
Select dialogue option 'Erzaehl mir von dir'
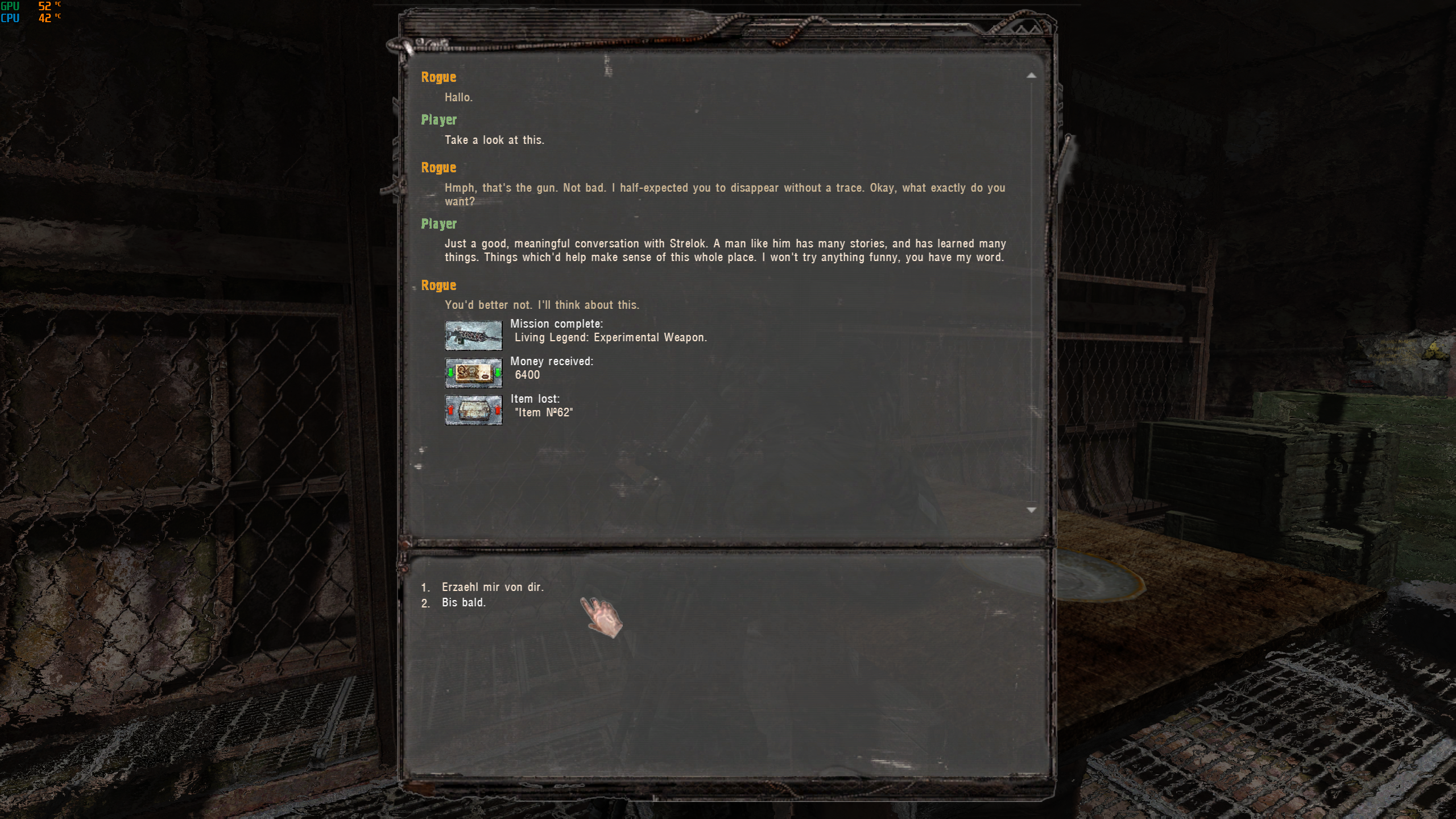click(x=493, y=587)
